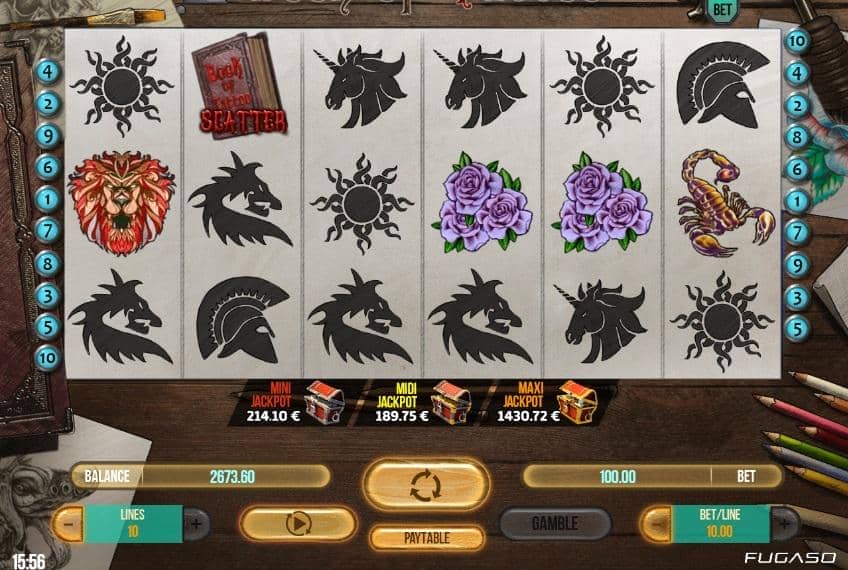Spin the reels with the circular-arrows button
Screen dimensions: 848x570
422,485
